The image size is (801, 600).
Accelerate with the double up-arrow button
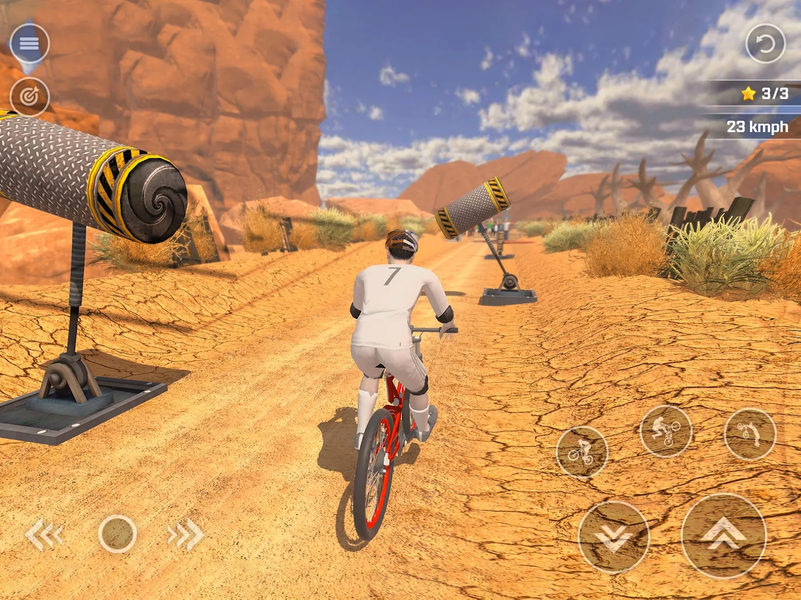point(723,535)
